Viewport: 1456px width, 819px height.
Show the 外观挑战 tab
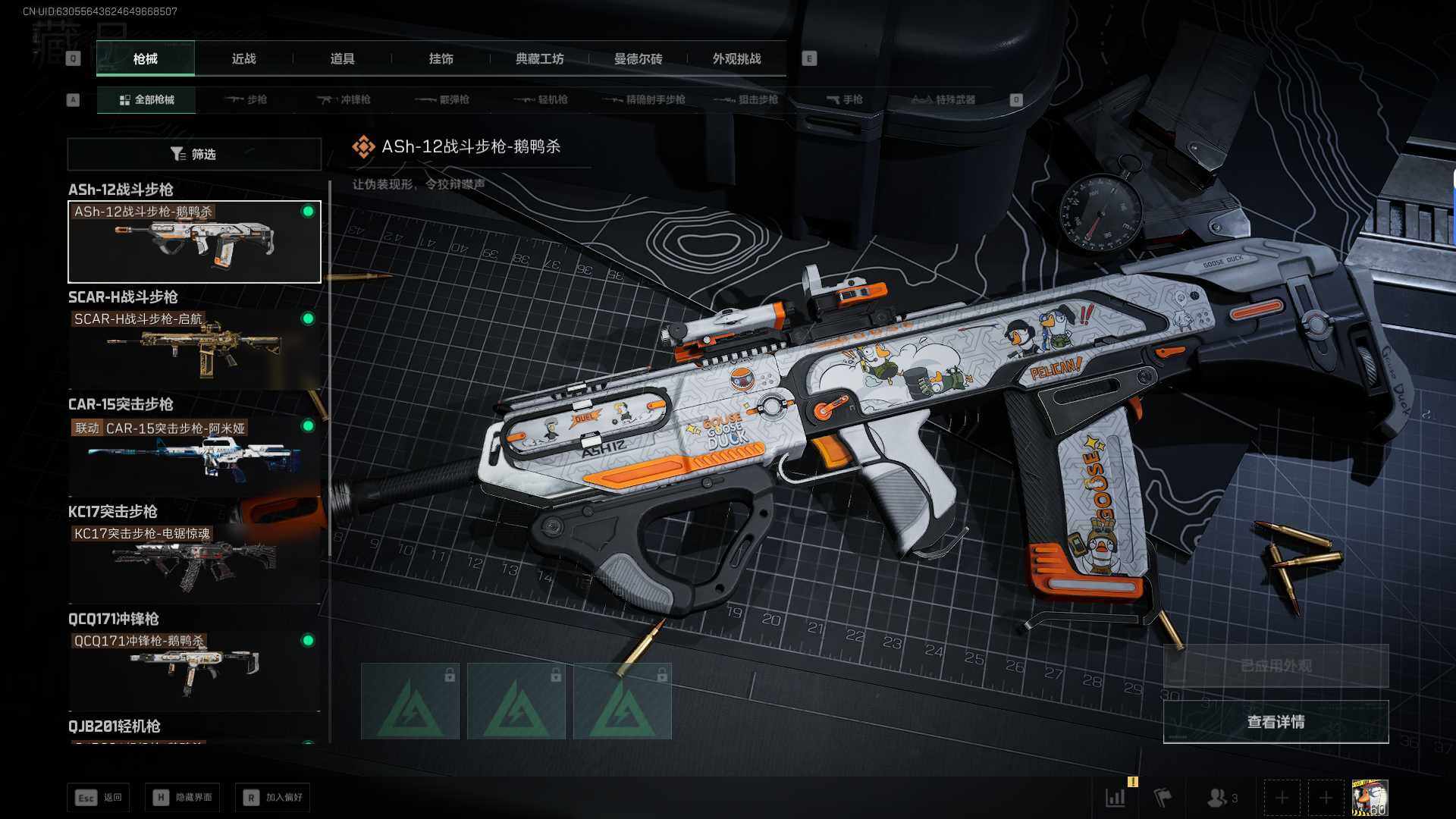(x=736, y=59)
